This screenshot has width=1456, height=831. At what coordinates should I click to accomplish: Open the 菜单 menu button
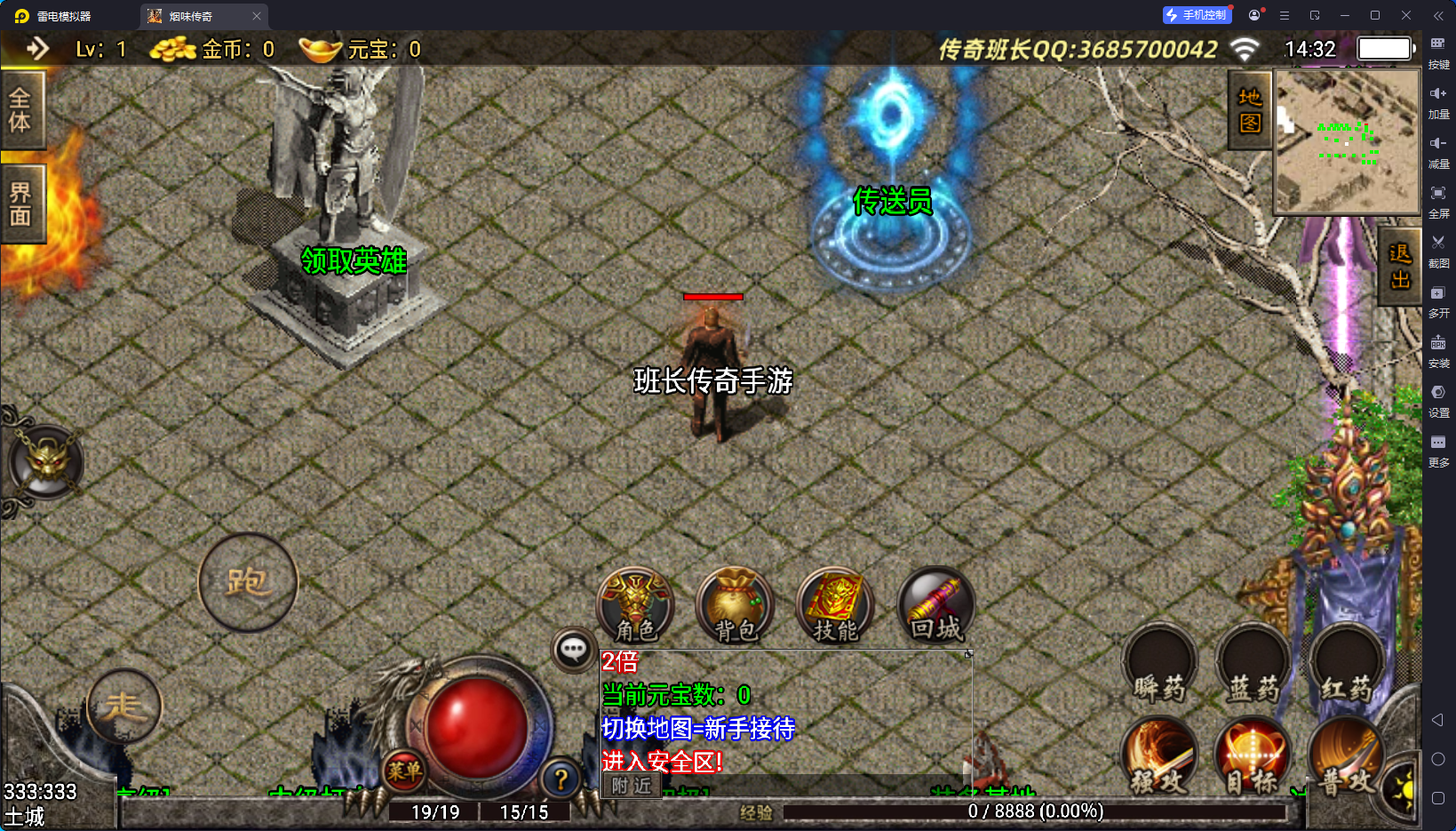404,771
